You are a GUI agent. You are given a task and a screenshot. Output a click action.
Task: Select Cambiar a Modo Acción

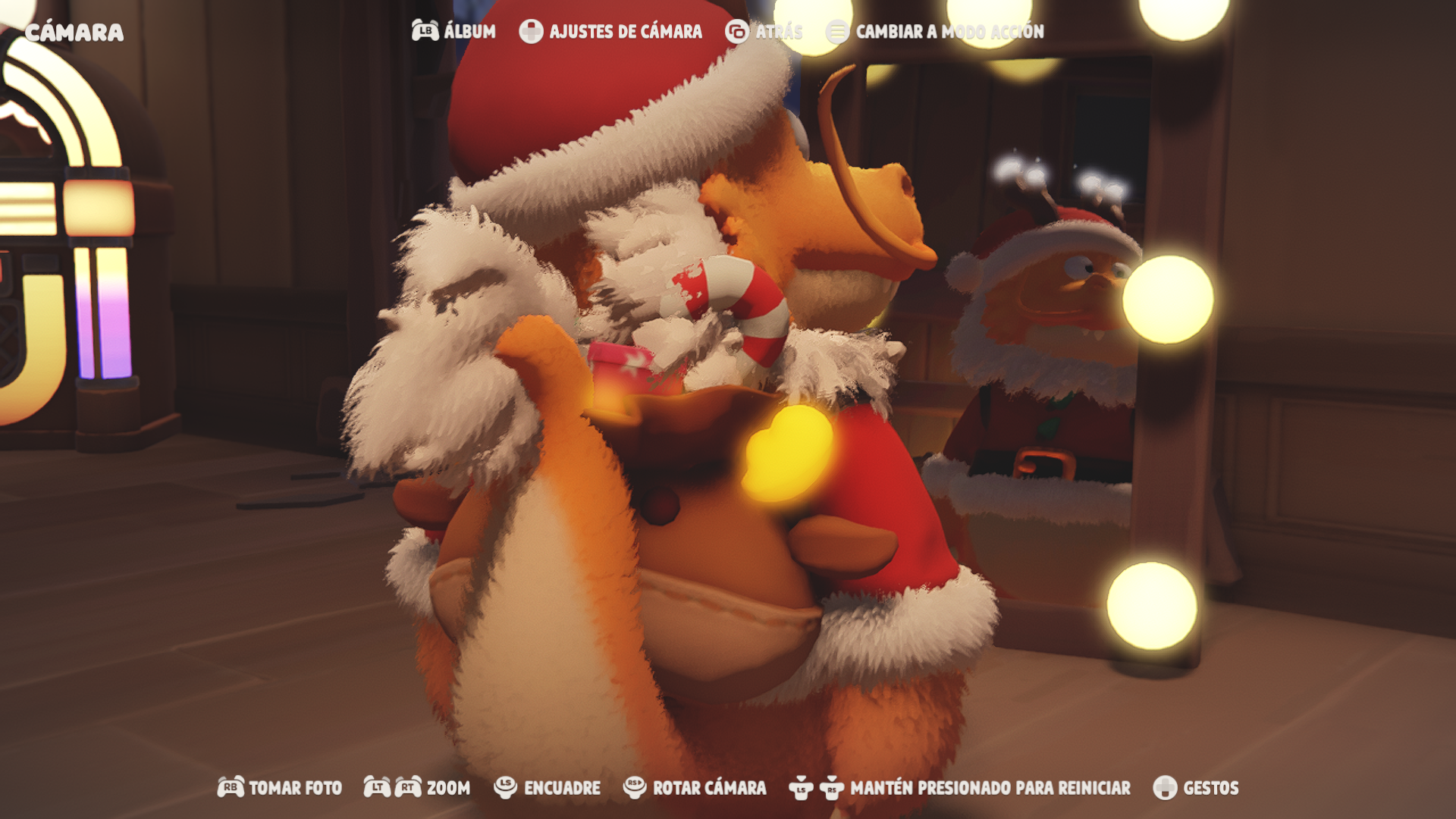tap(936, 31)
